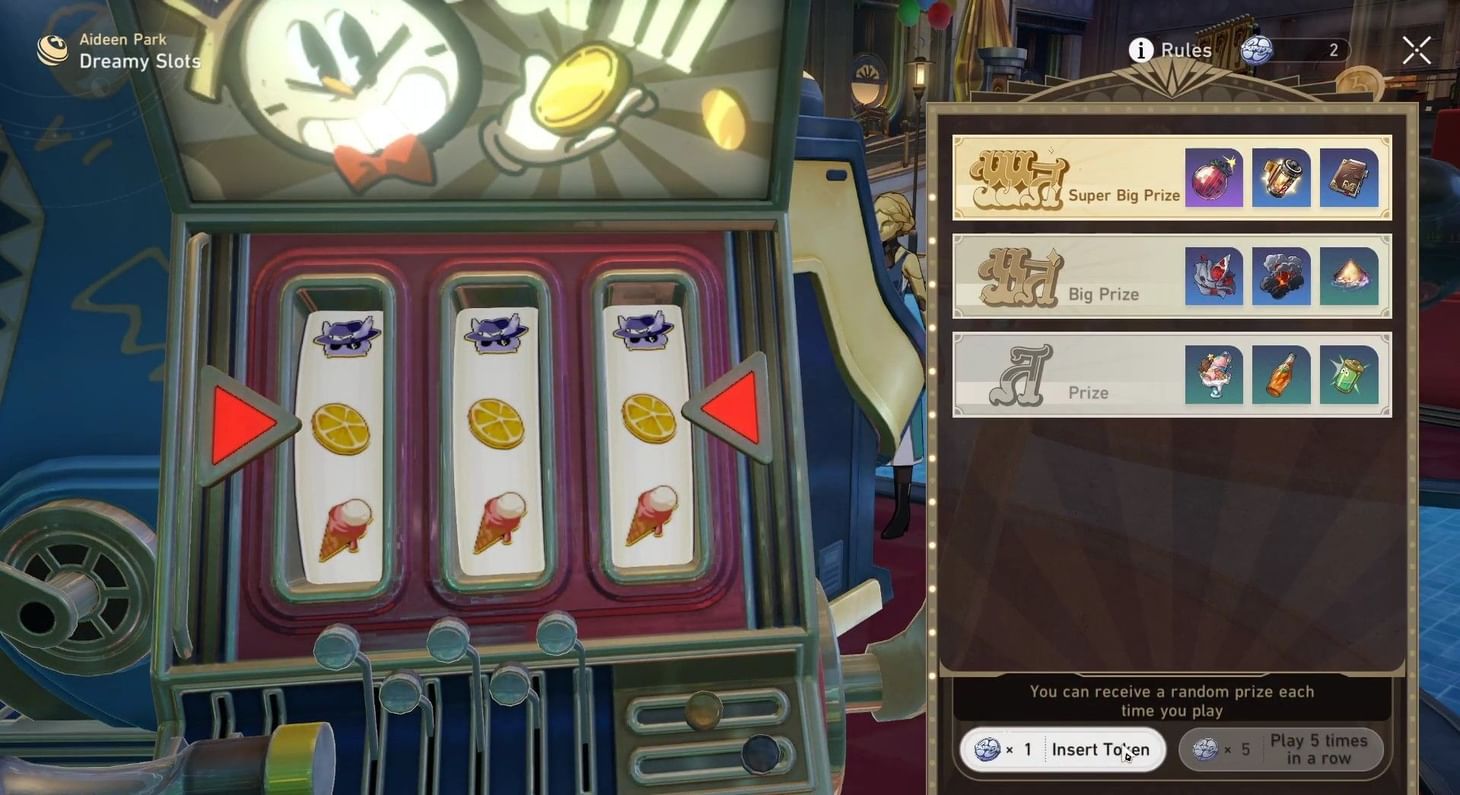Click the smoldering ember cloud Big Prize icon
Image resolution: width=1460 pixels, height=795 pixels.
pos(1281,276)
